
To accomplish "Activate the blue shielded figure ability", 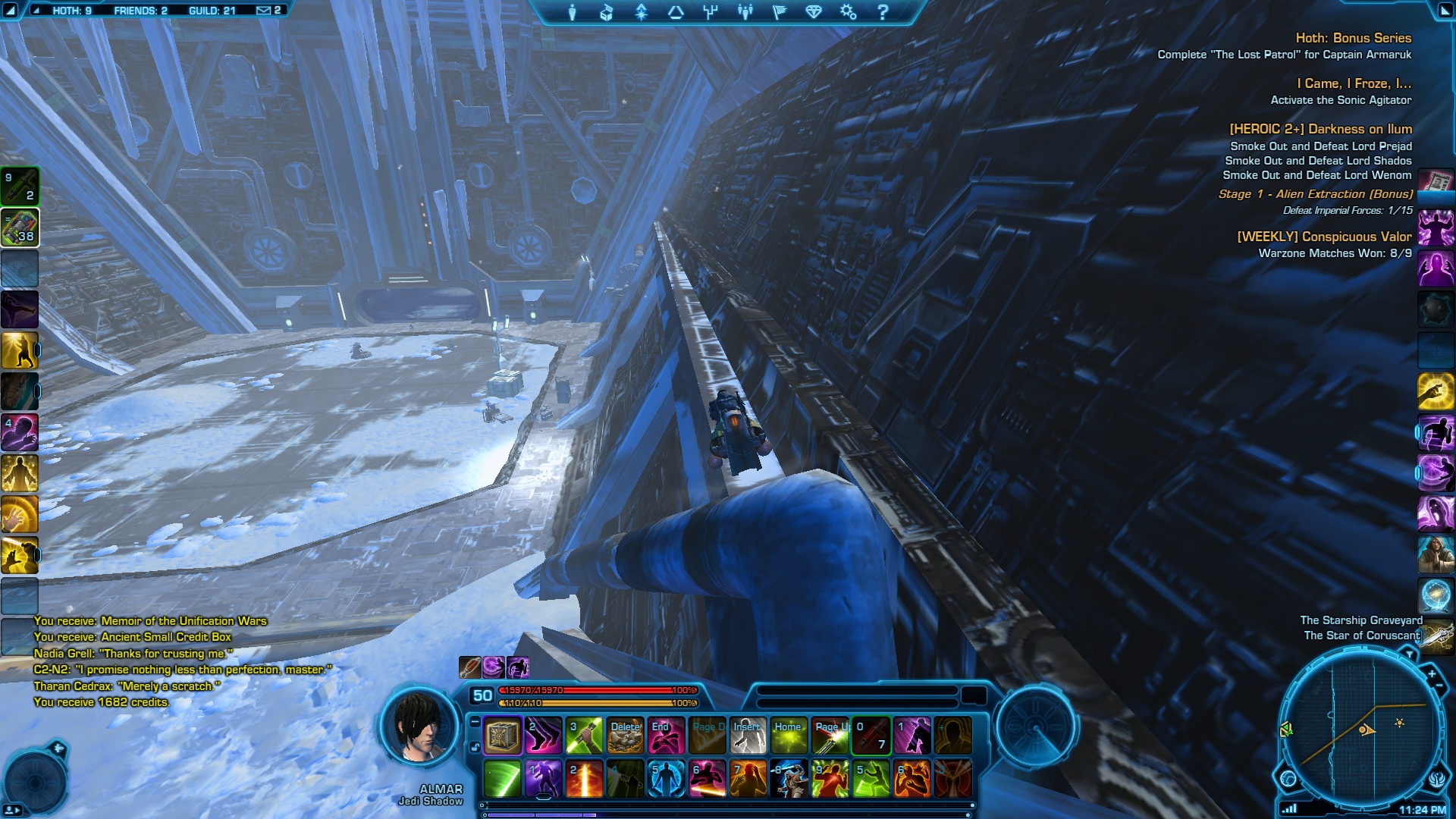I will [x=667, y=779].
